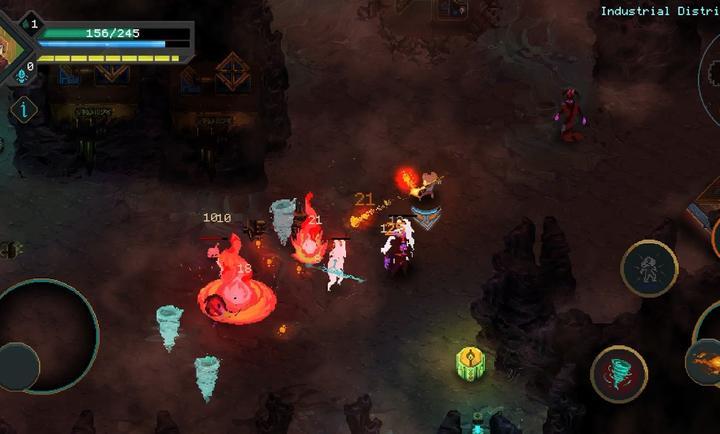720x434 pixels.
Task: Open the character portrait panel
Action: pyautogui.click(x=8, y=42)
